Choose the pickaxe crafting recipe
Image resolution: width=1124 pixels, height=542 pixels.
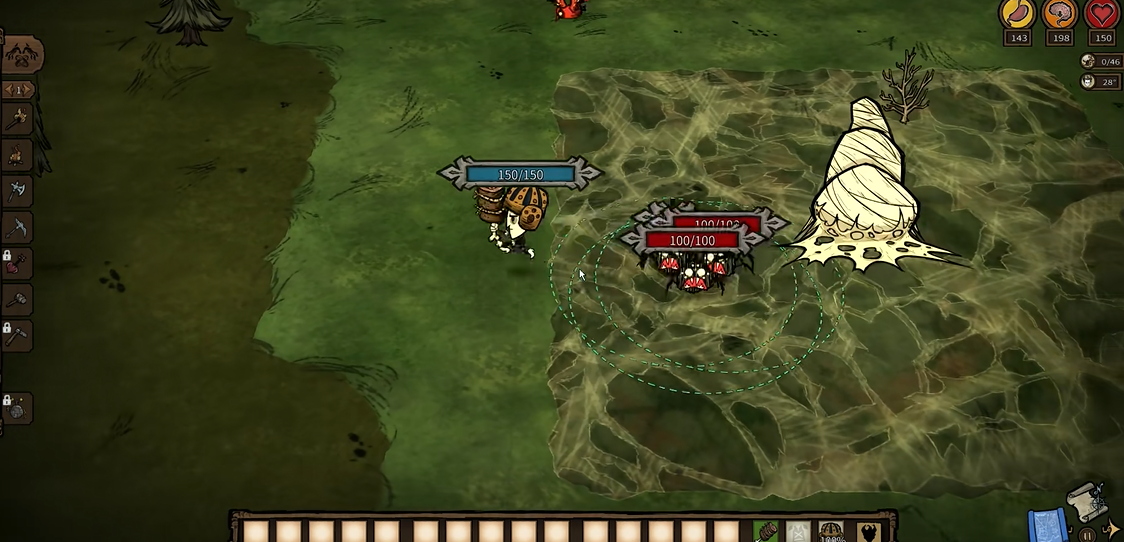[x=17, y=228]
